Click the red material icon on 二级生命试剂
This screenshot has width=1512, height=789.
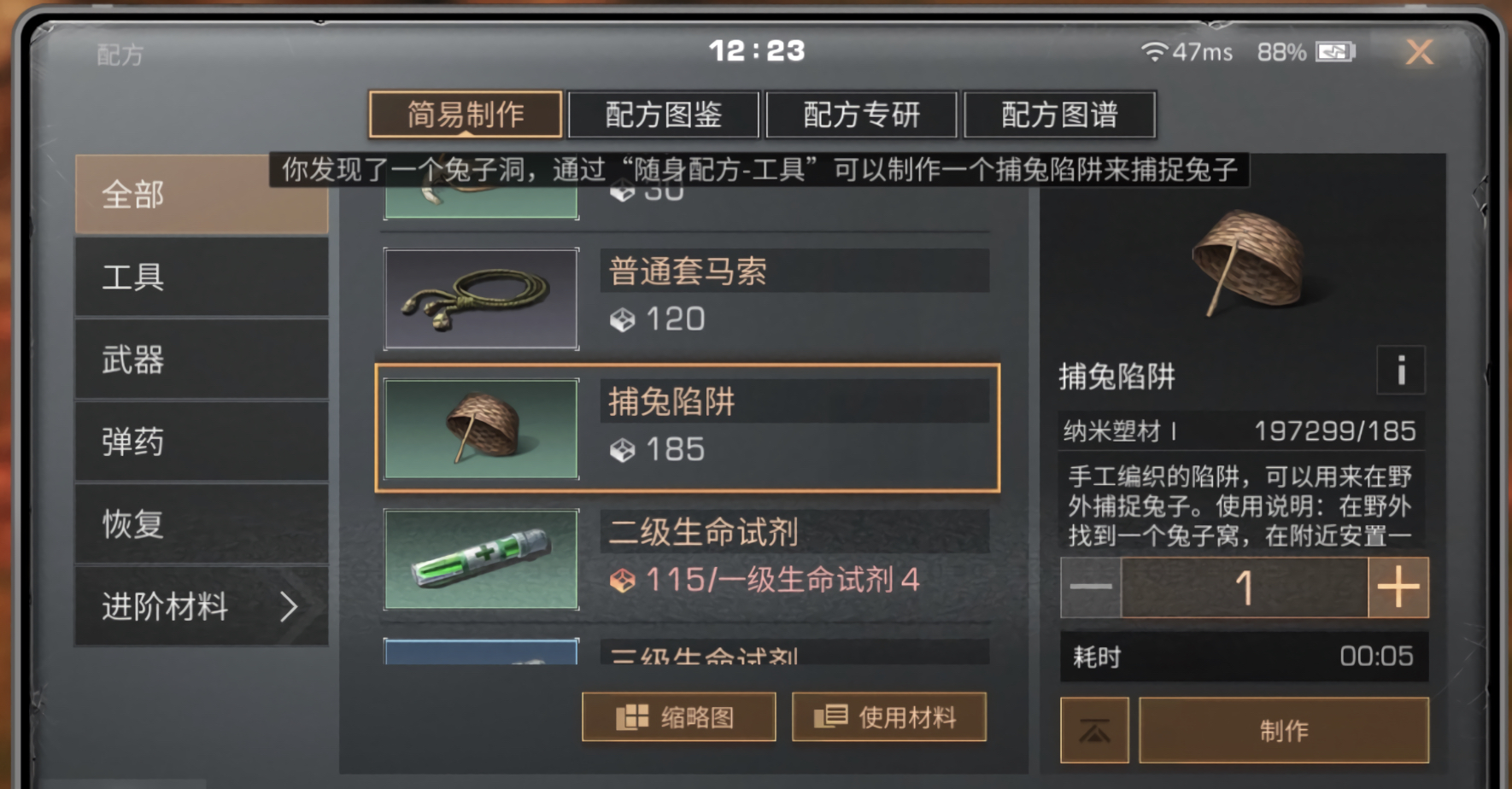[x=622, y=580]
